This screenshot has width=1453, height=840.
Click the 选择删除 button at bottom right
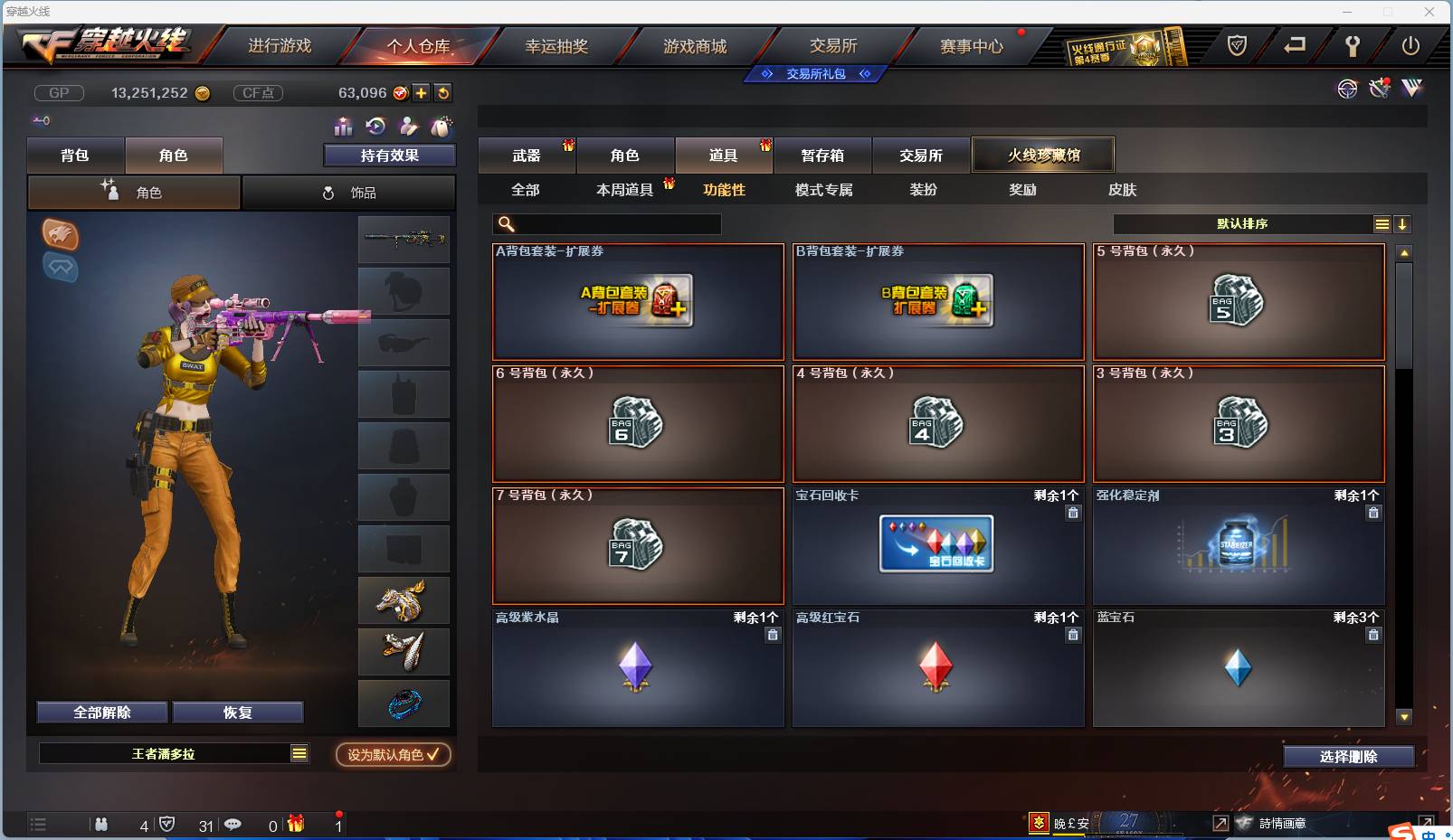click(1347, 756)
